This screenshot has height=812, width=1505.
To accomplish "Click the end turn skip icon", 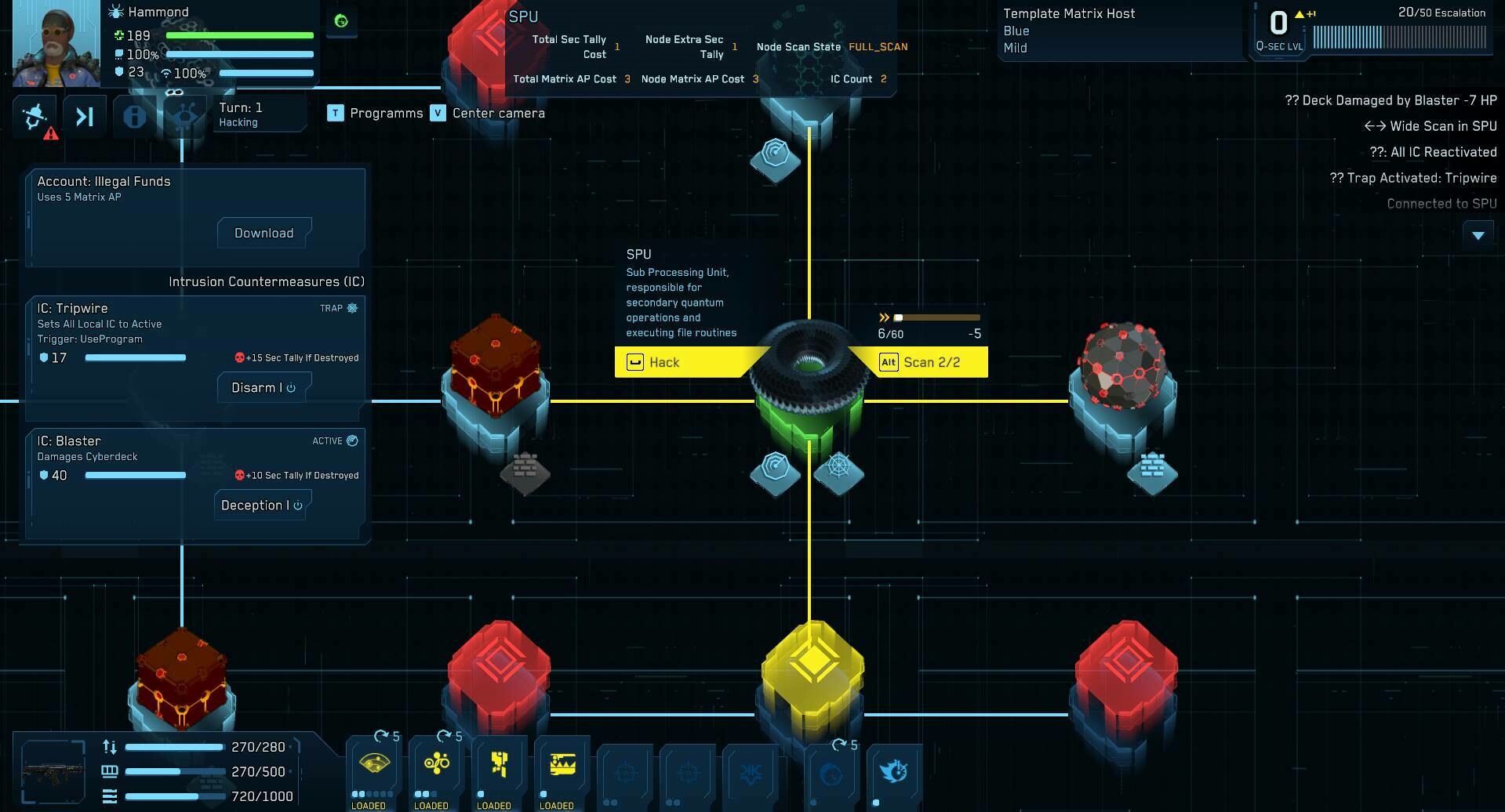I will coord(85,116).
